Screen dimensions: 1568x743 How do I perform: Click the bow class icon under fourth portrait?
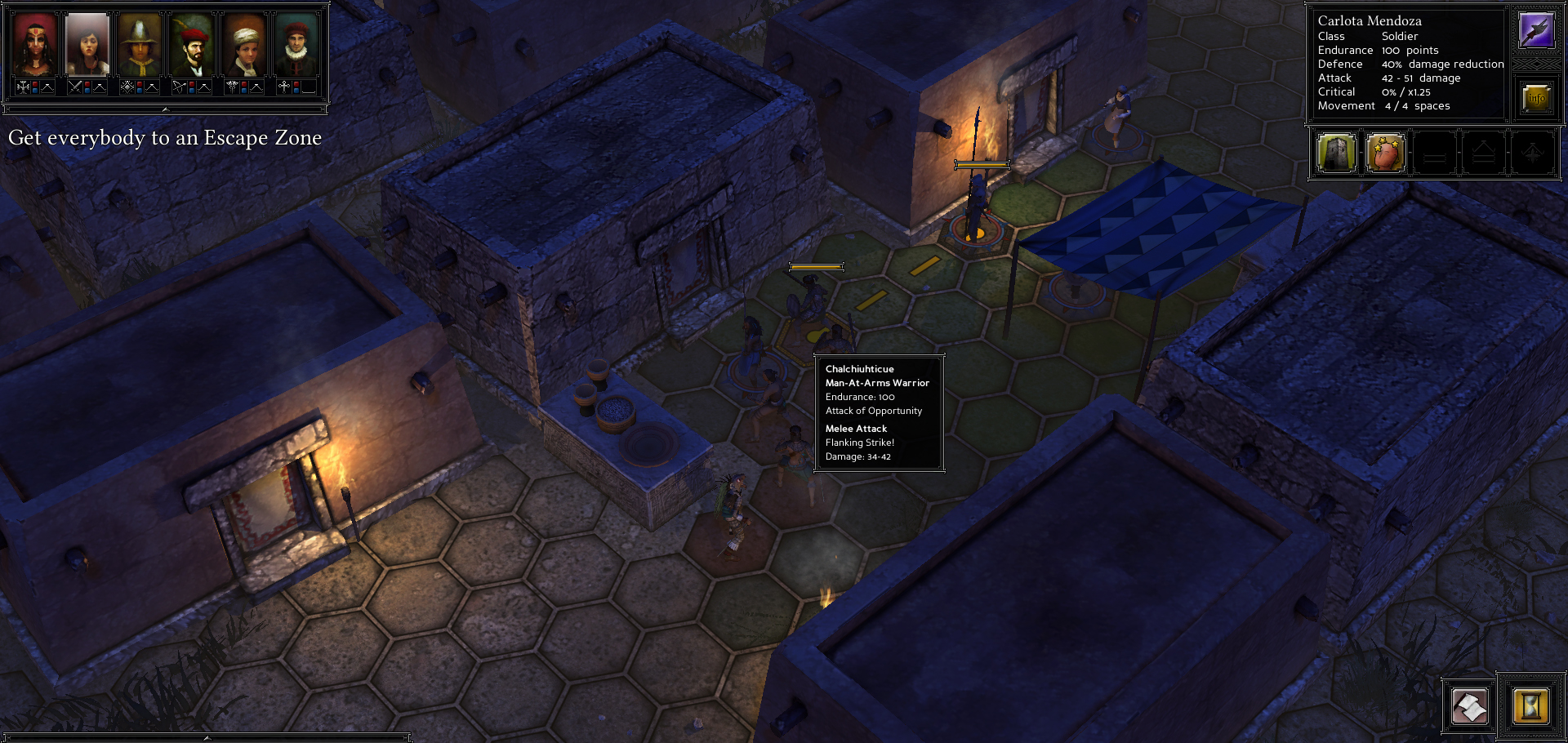tap(179, 87)
